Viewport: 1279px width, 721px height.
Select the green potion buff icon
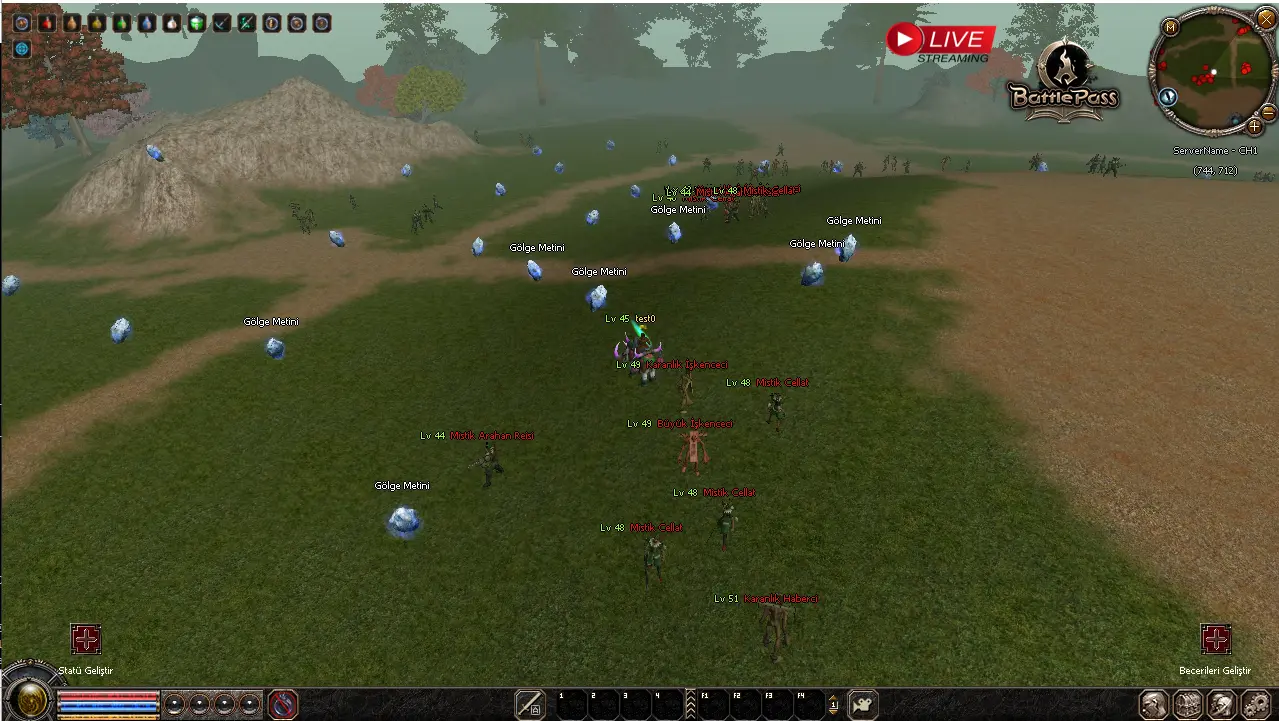pyautogui.click(x=122, y=23)
